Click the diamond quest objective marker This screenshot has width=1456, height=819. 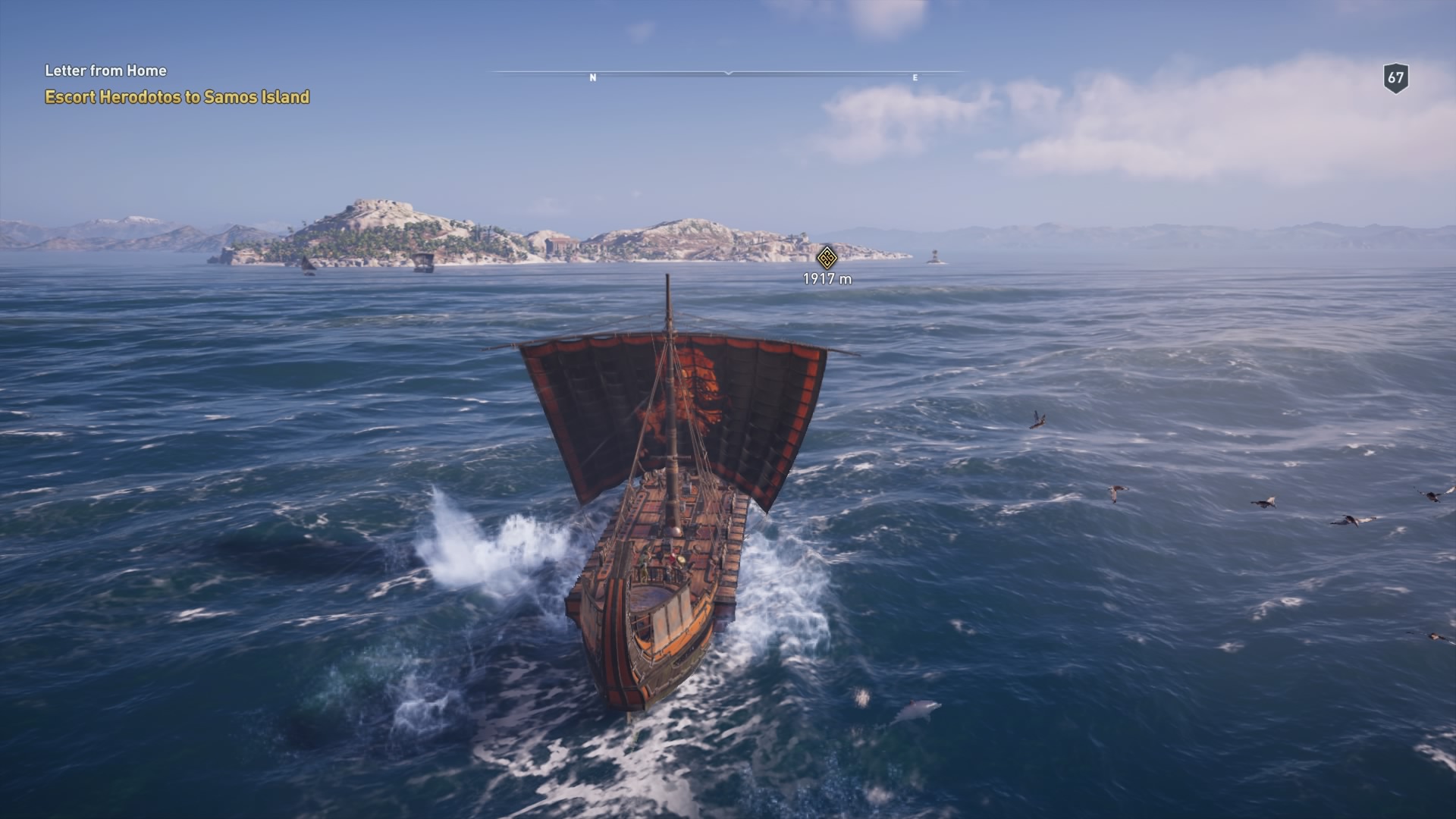point(826,257)
